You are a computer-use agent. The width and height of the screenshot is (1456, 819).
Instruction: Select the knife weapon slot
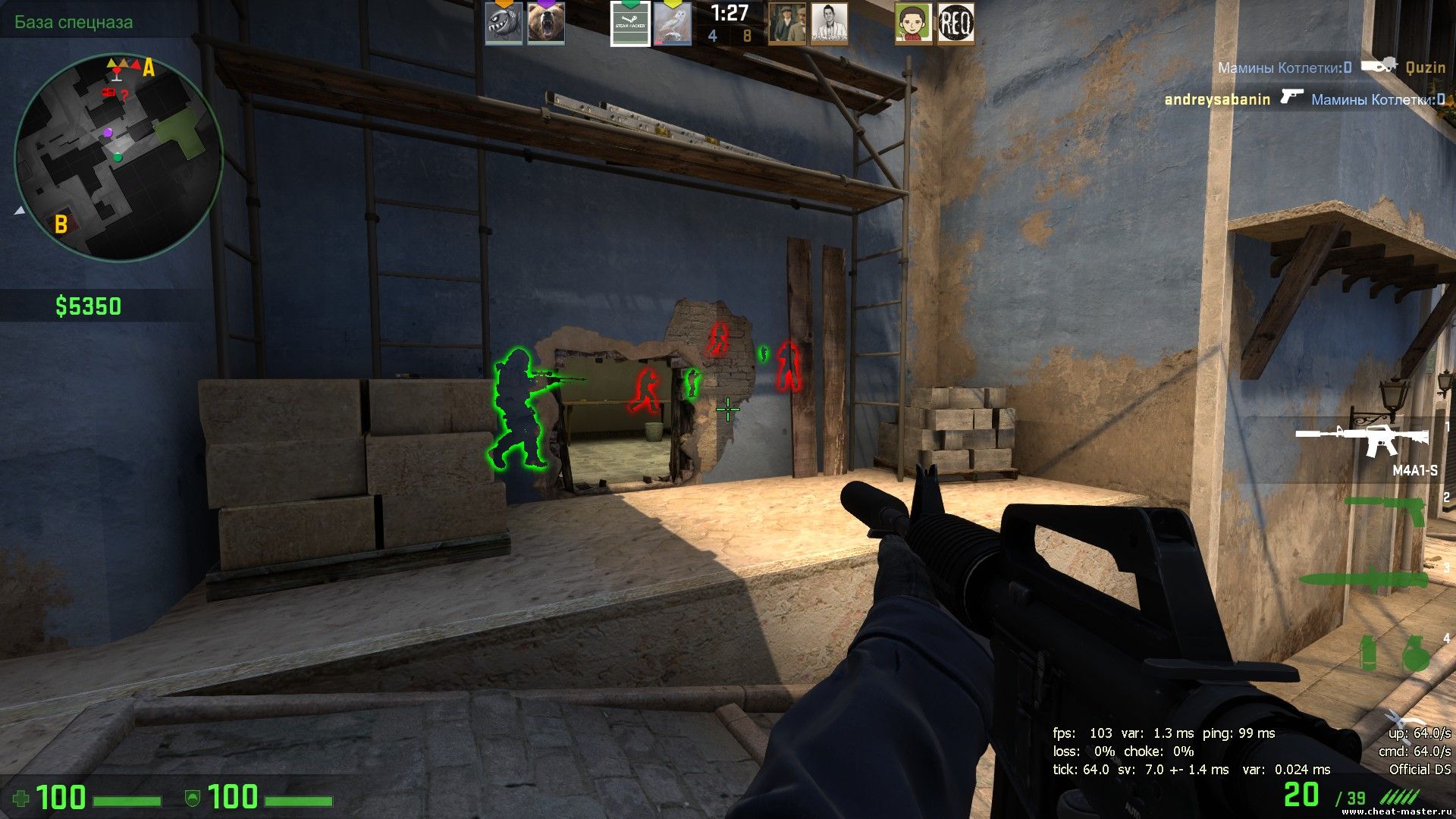click(x=1363, y=580)
